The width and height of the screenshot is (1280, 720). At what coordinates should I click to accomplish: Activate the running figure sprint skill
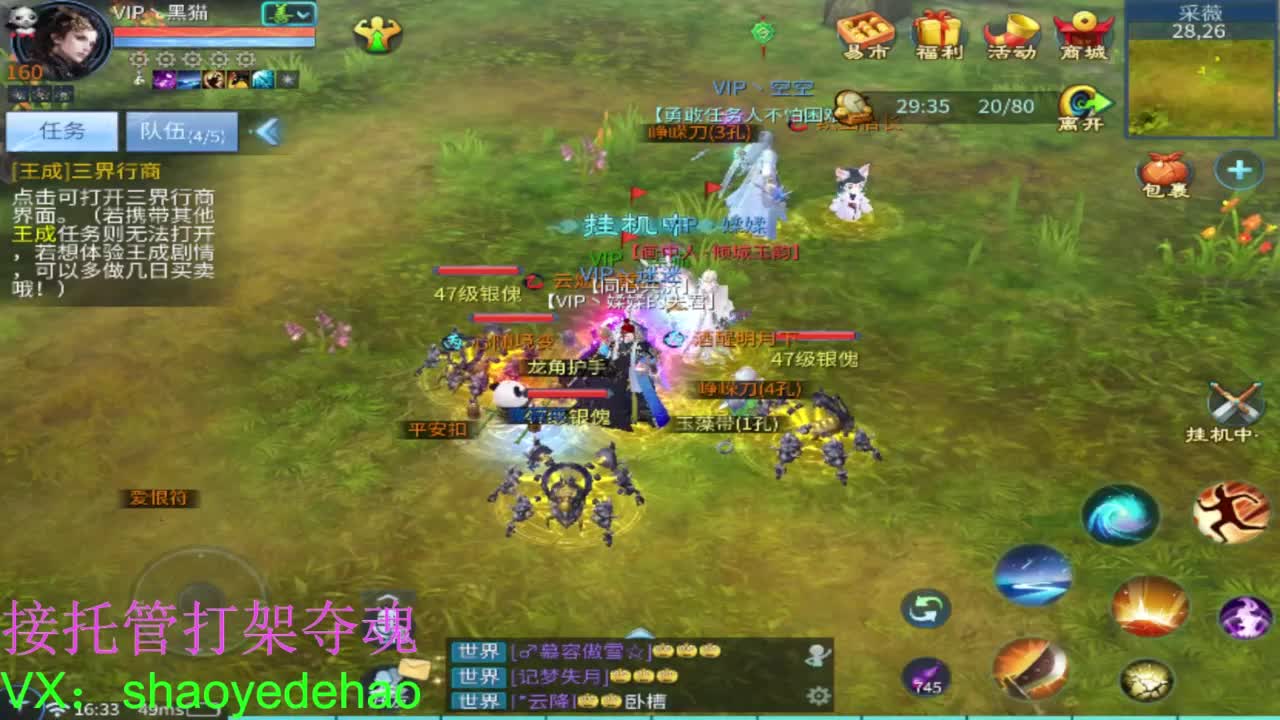coord(1232,509)
